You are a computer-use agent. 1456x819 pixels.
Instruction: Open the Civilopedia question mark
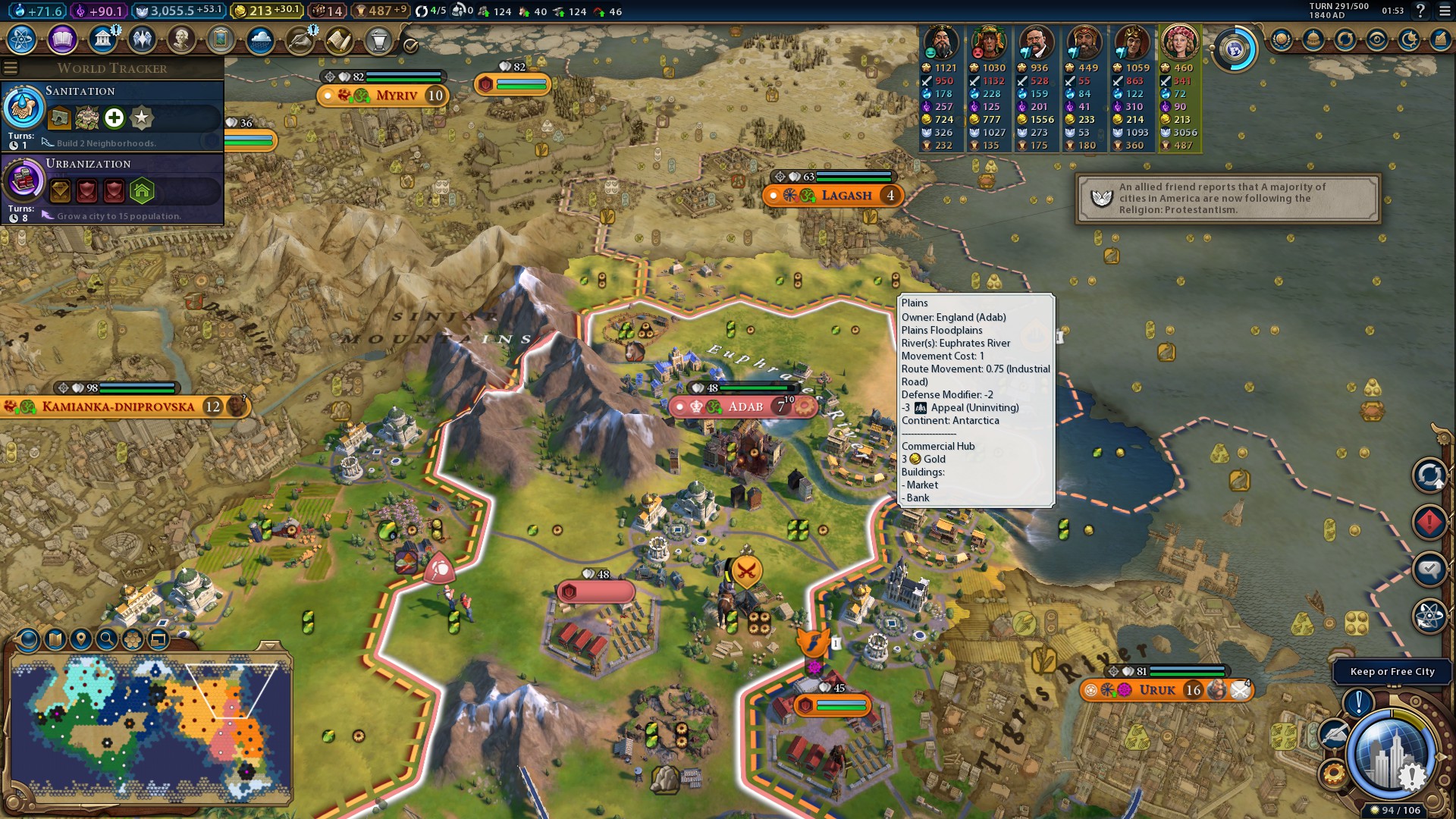[1420, 11]
